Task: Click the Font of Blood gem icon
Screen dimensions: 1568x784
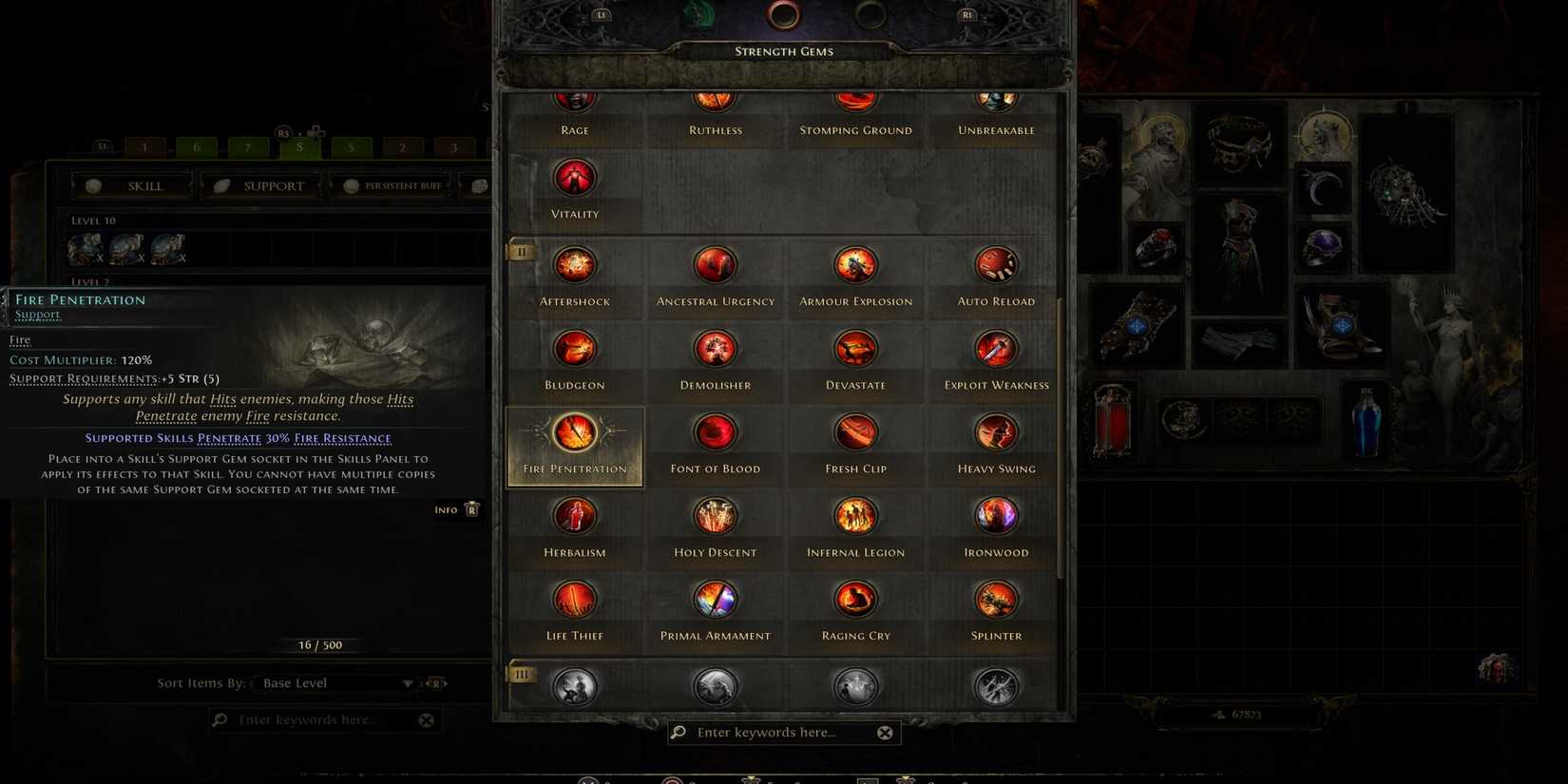Action: click(x=715, y=431)
